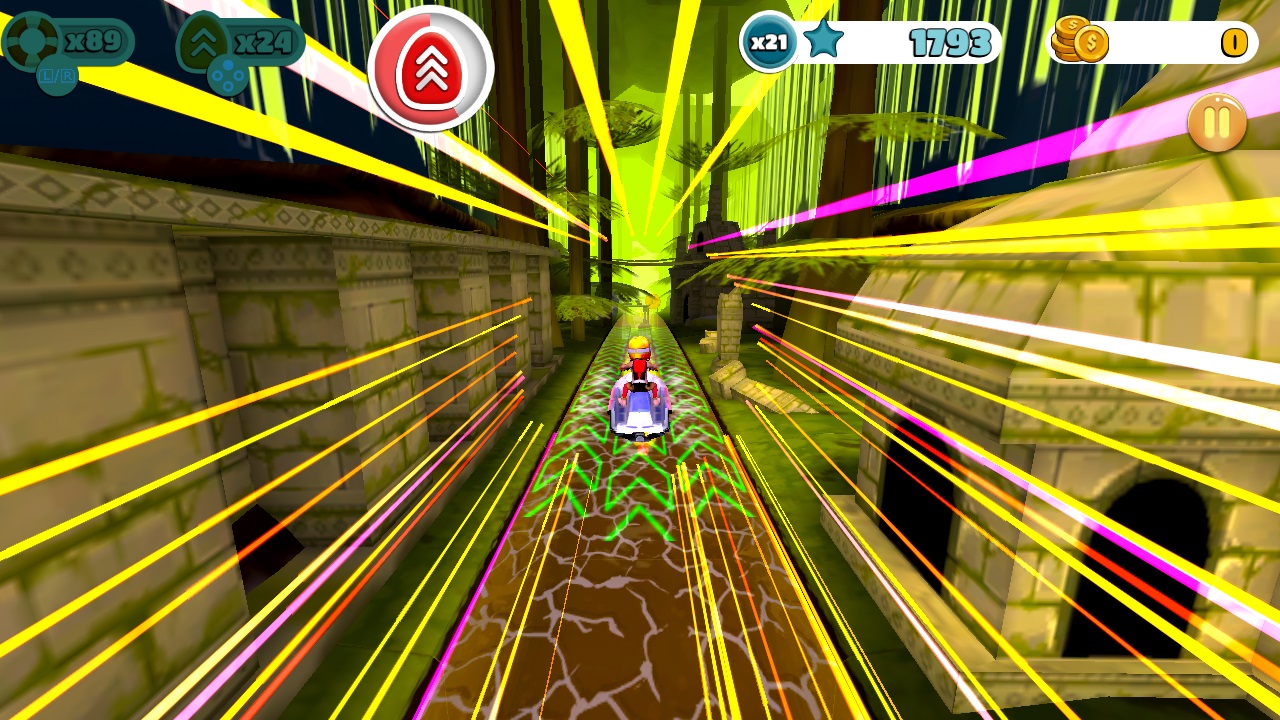Click the double-chevron boost power-up icon

(205, 40)
